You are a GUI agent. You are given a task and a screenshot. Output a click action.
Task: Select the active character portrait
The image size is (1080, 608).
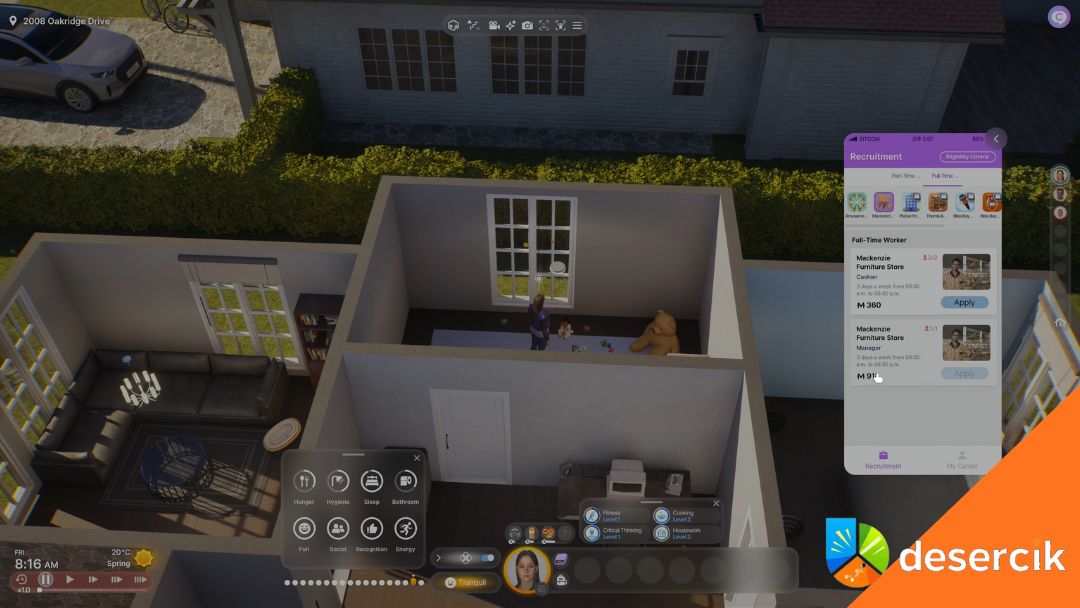coord(526,570)
